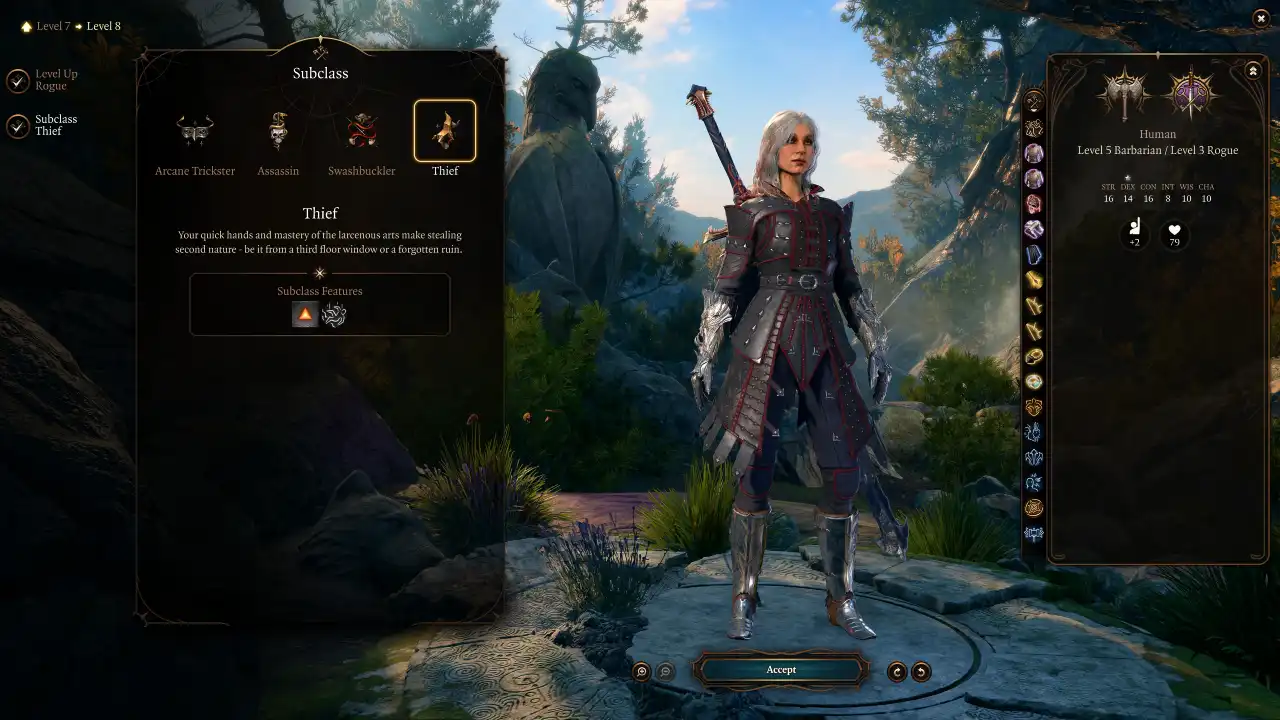Viewport: 1280px width, 720px height.
Task: Click the Rogue class icon in the summary panel
Action: (x=1191, y=96)
